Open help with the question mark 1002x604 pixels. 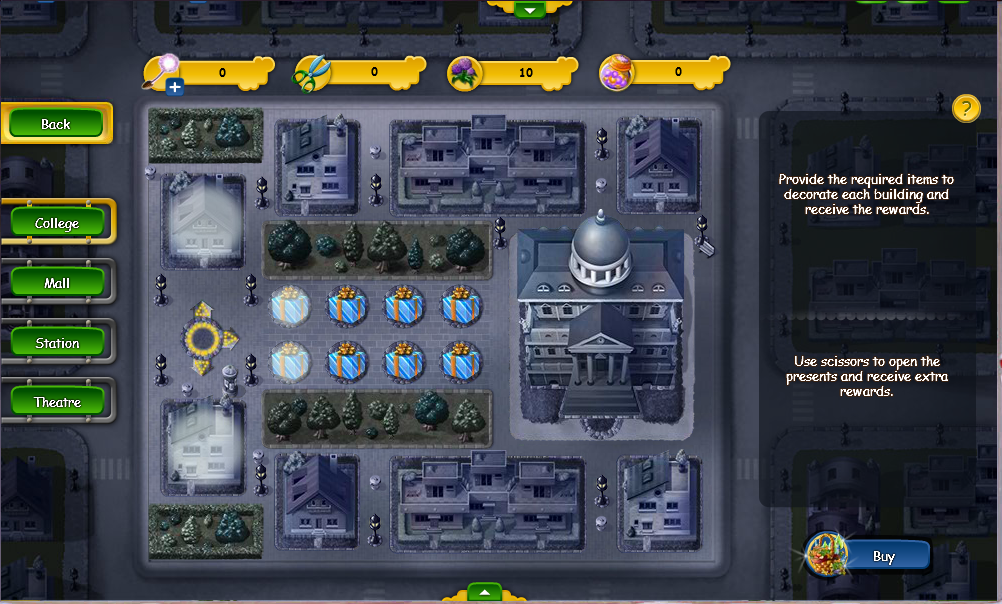965,108
